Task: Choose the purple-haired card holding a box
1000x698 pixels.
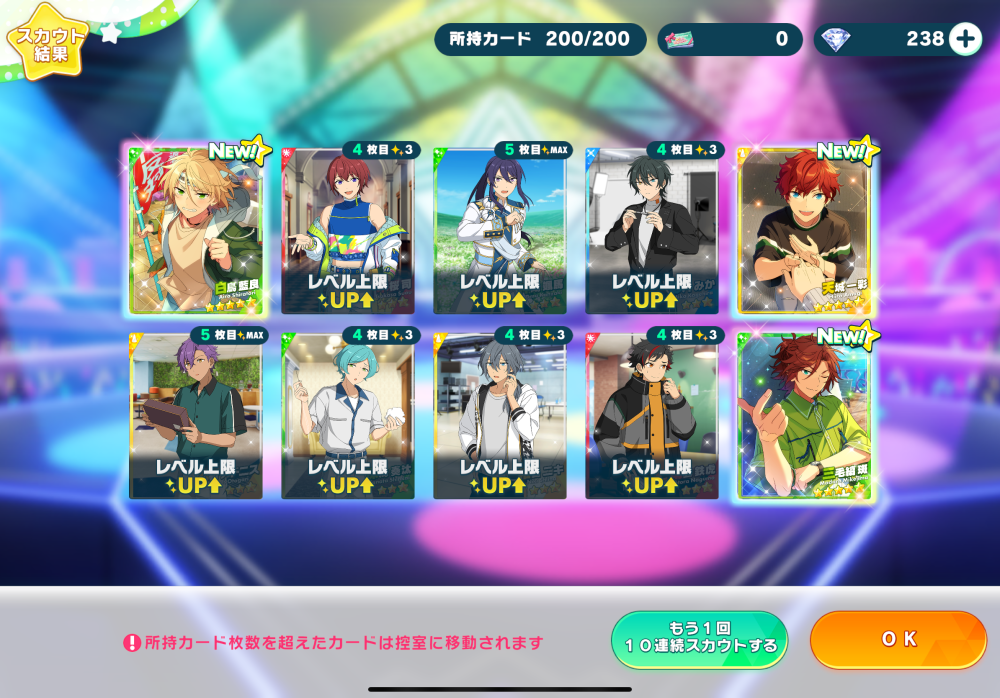Action: pos(196,415)
